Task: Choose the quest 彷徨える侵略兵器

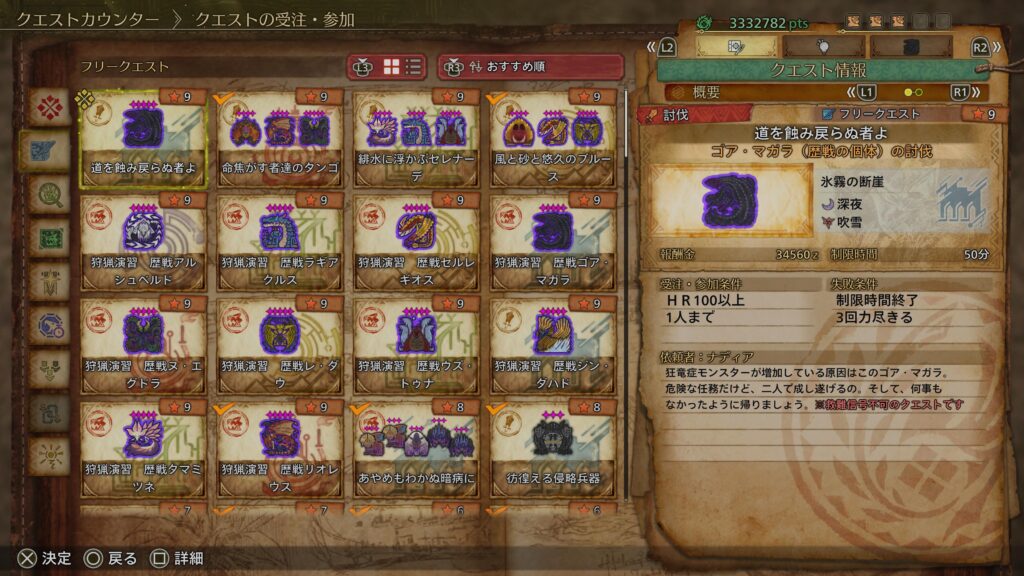Action: tap(553, 449)
